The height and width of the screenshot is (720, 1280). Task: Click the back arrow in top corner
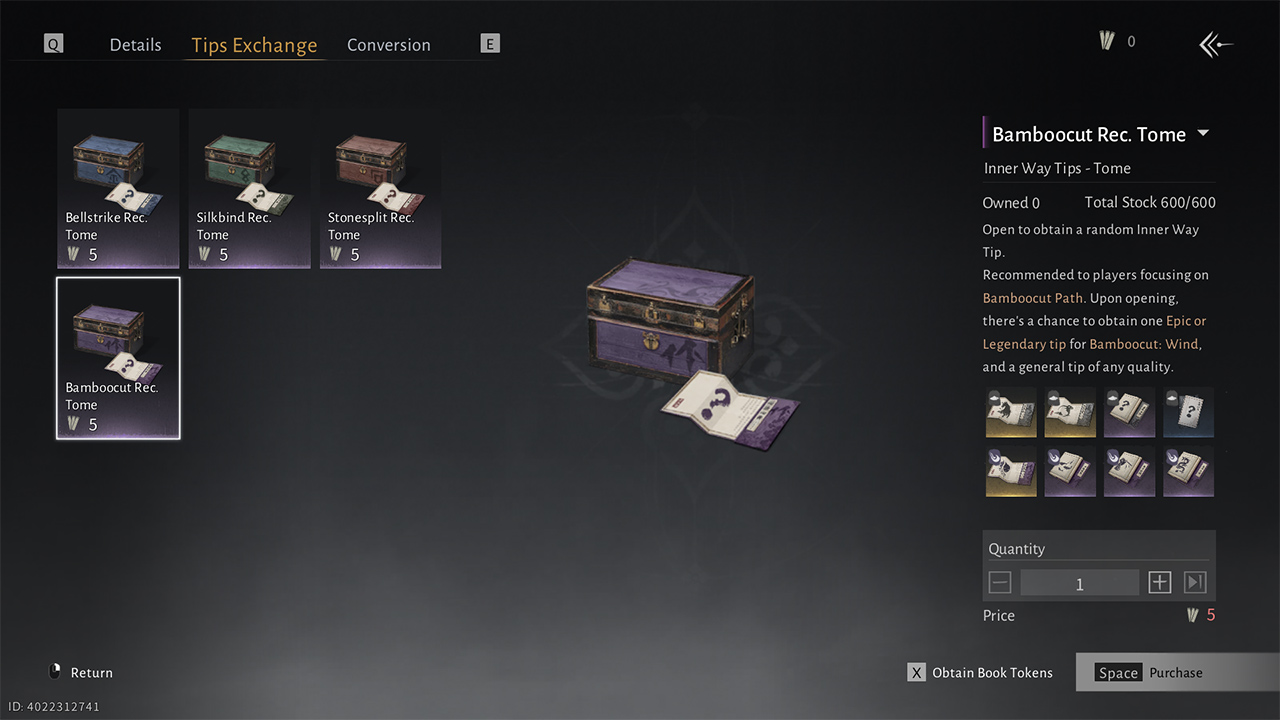click(x=1216, y=44)
